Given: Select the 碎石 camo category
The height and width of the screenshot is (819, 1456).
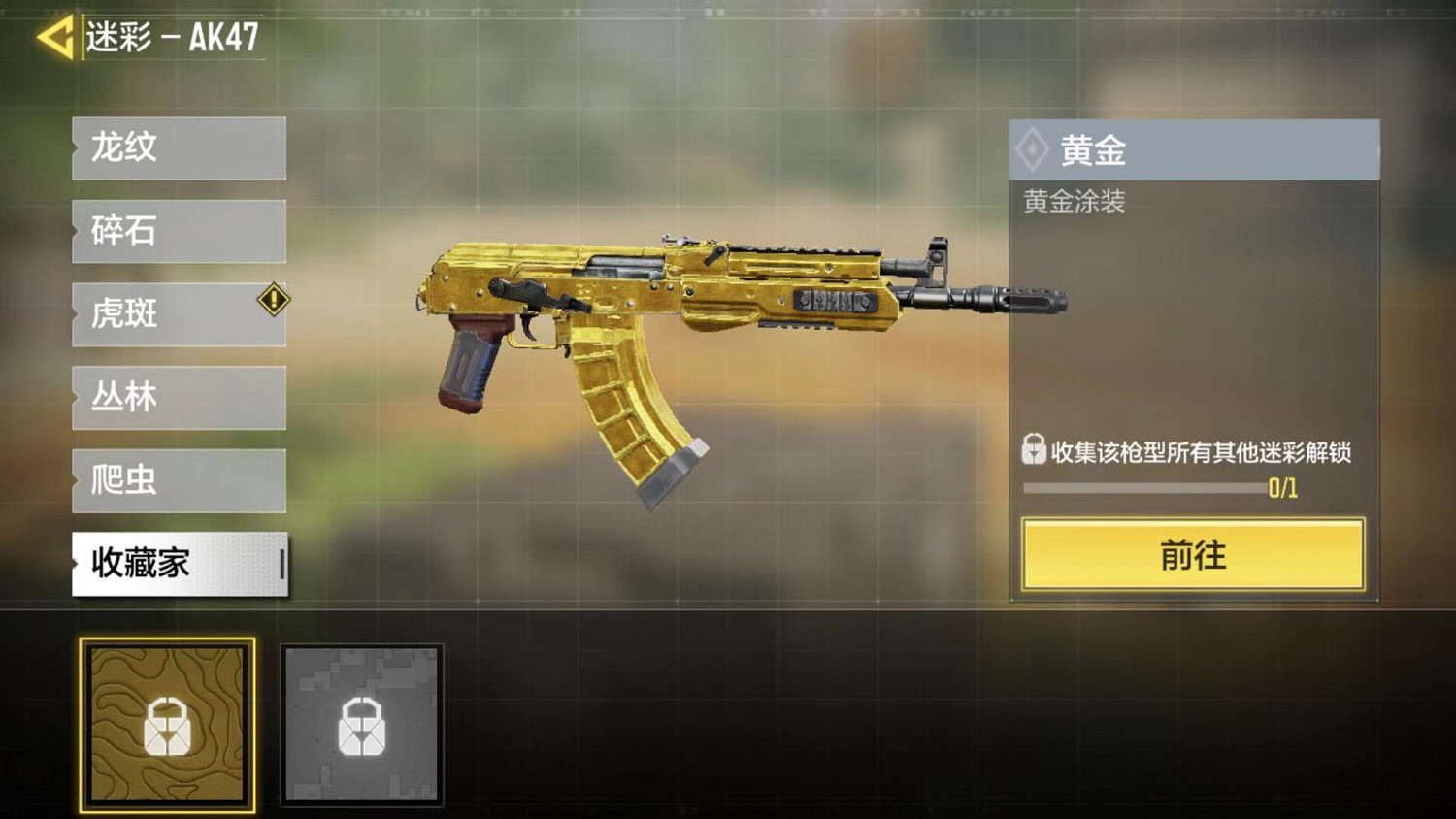Looking at the screenshot, I should (179, 232).
